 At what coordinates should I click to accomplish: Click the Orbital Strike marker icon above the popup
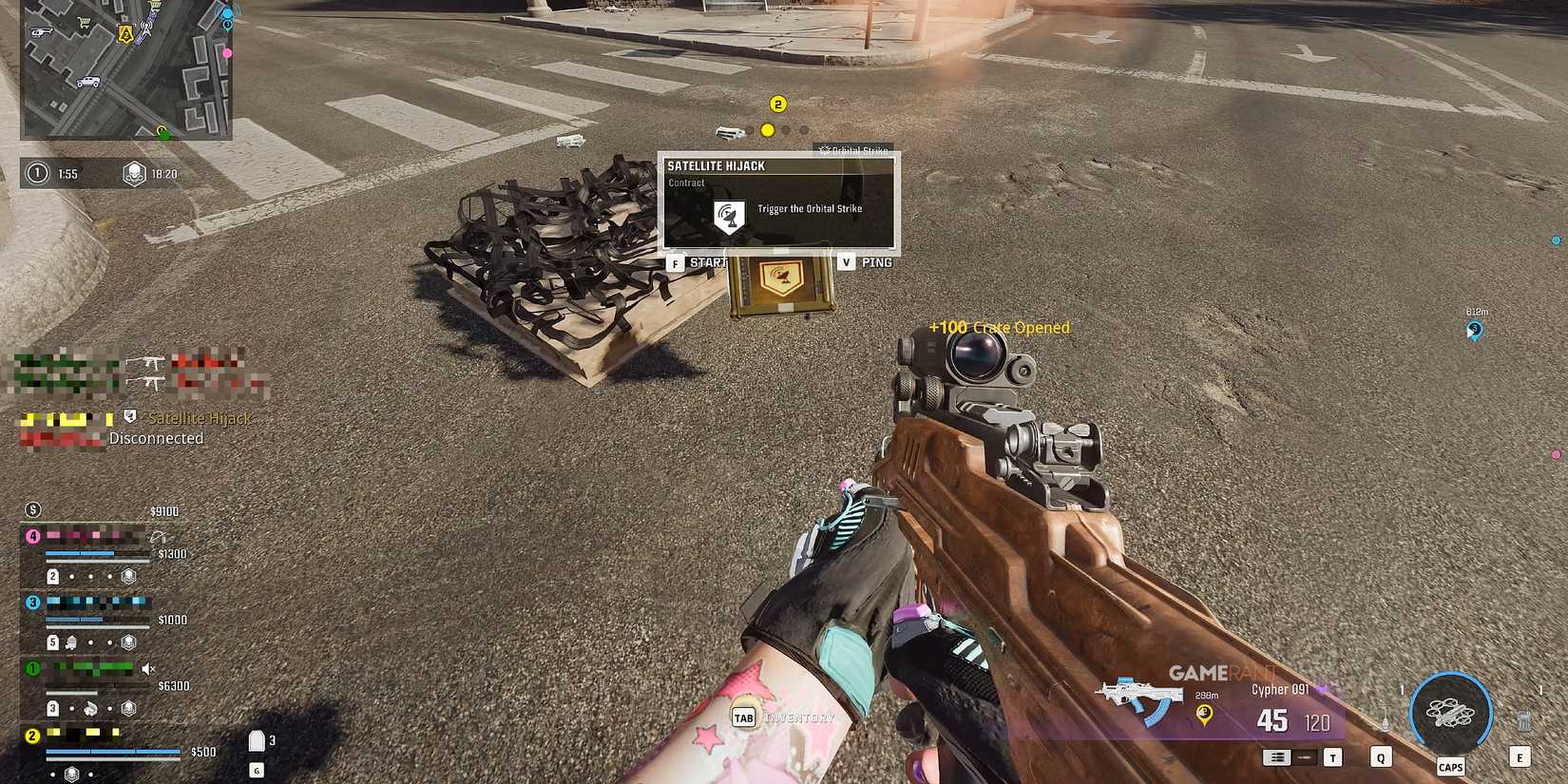click(x=823, y=150)
